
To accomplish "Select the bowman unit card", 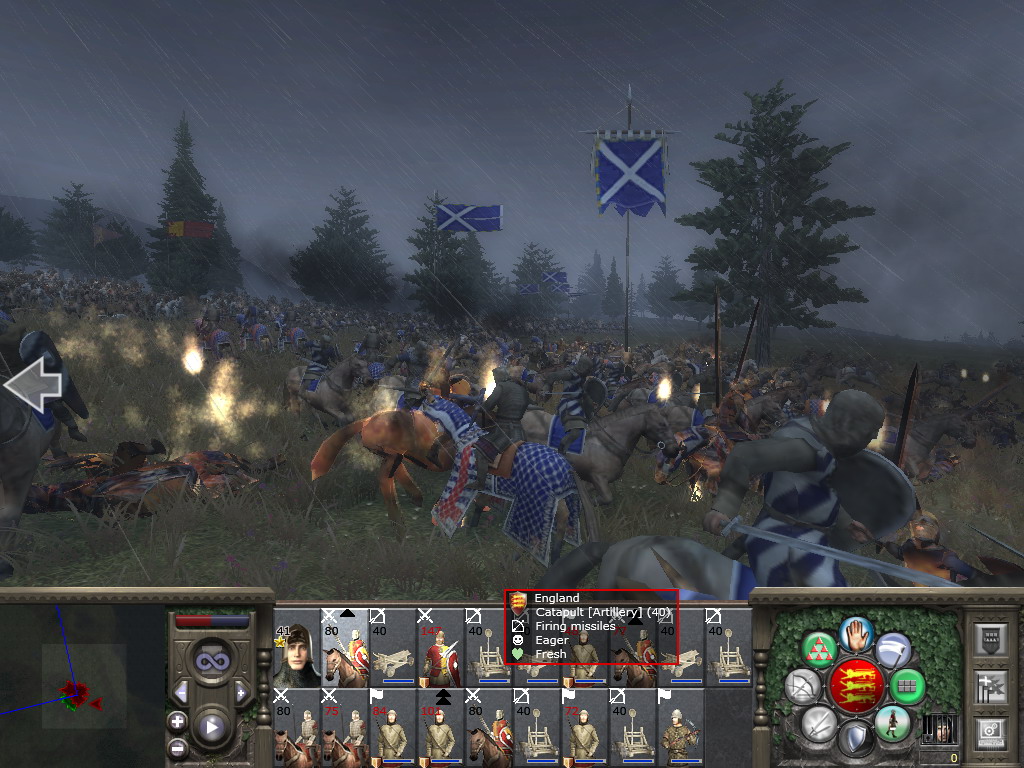I will [679, 728].
